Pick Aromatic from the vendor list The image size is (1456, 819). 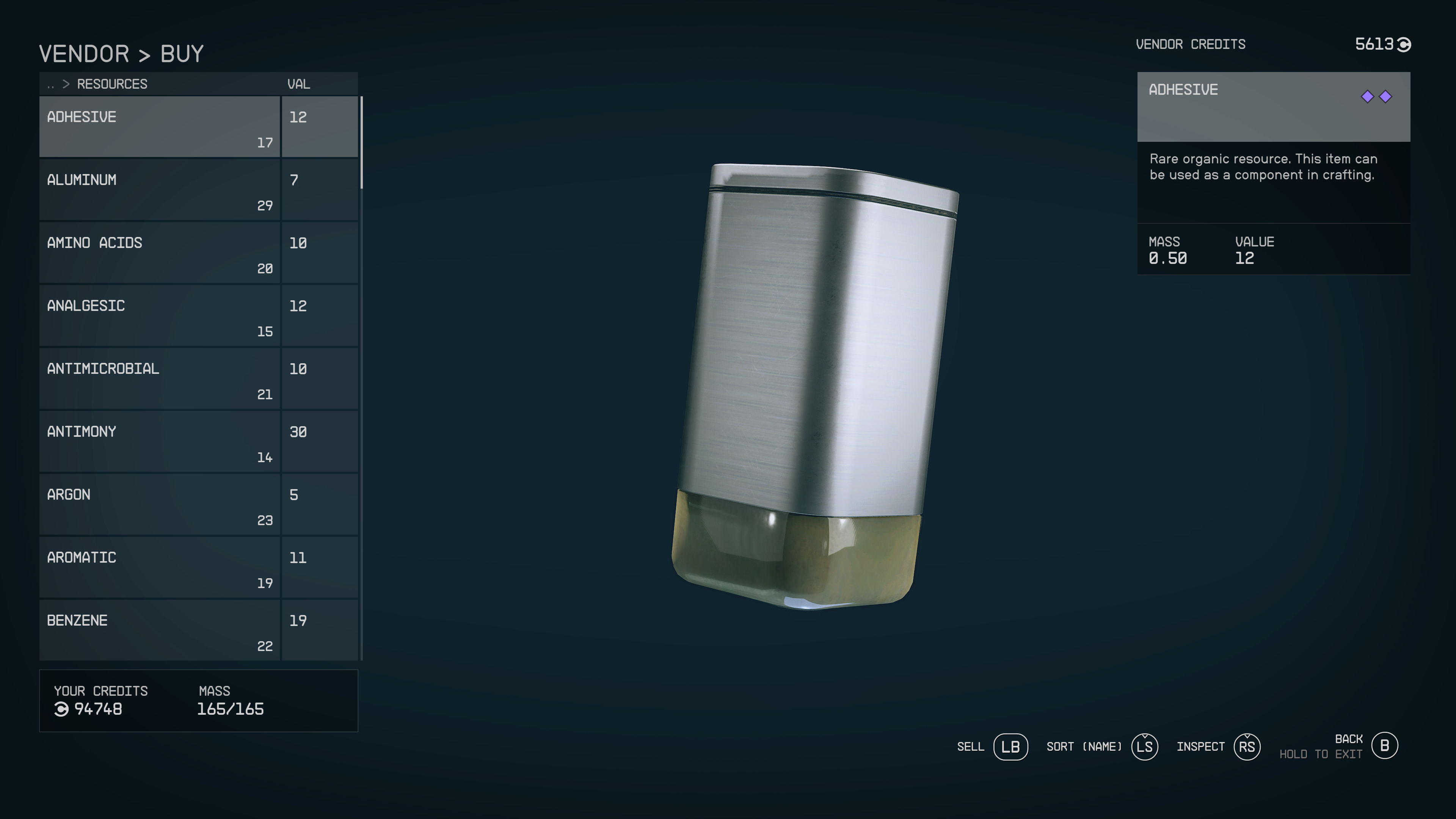point(159,567)
